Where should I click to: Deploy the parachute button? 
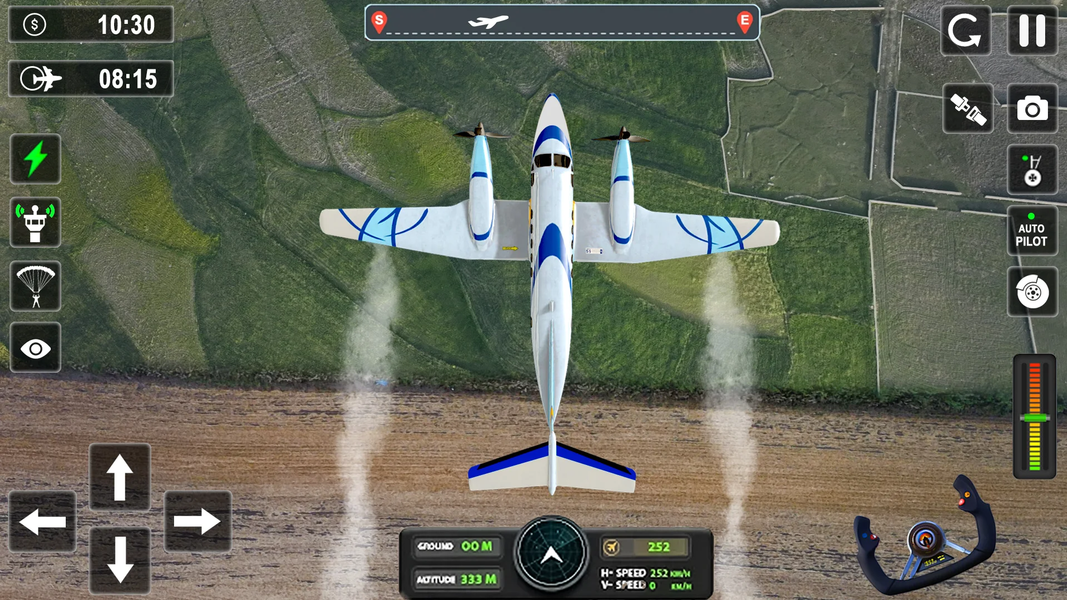pyautogui.click(x=35, y=286)
